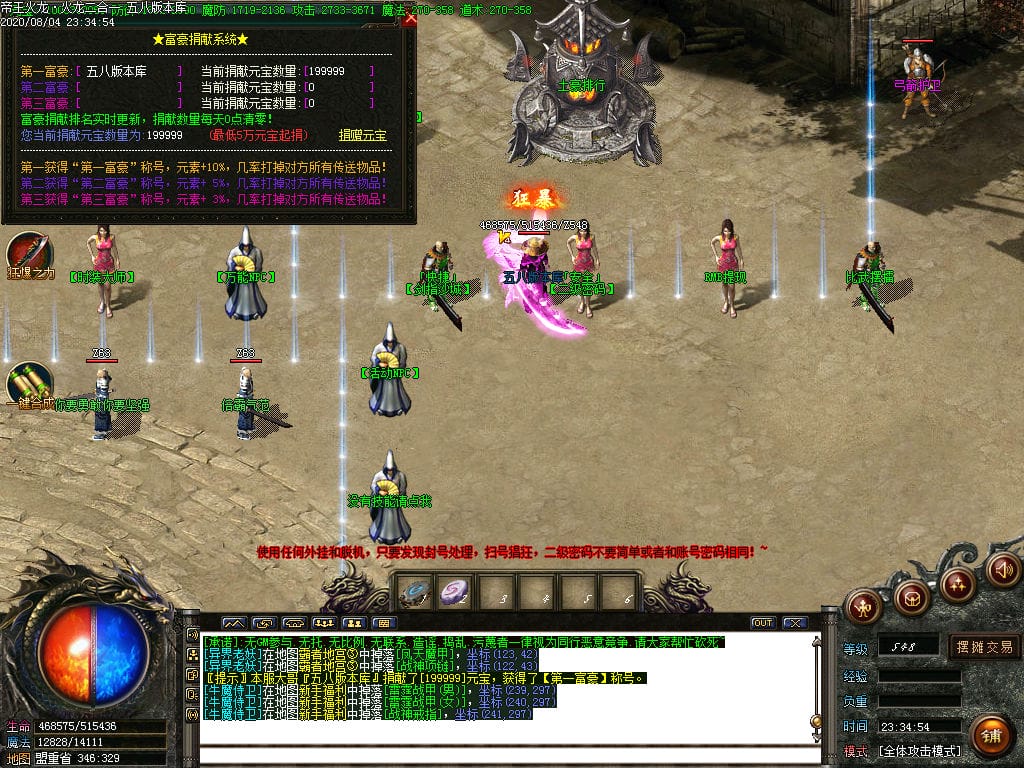
Task: Close the chat panel with X button
Action: tap(794, 623)
